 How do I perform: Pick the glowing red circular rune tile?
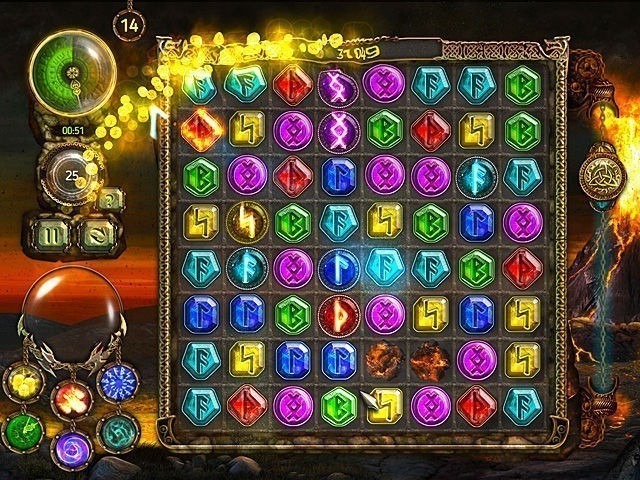coord(338,314)
